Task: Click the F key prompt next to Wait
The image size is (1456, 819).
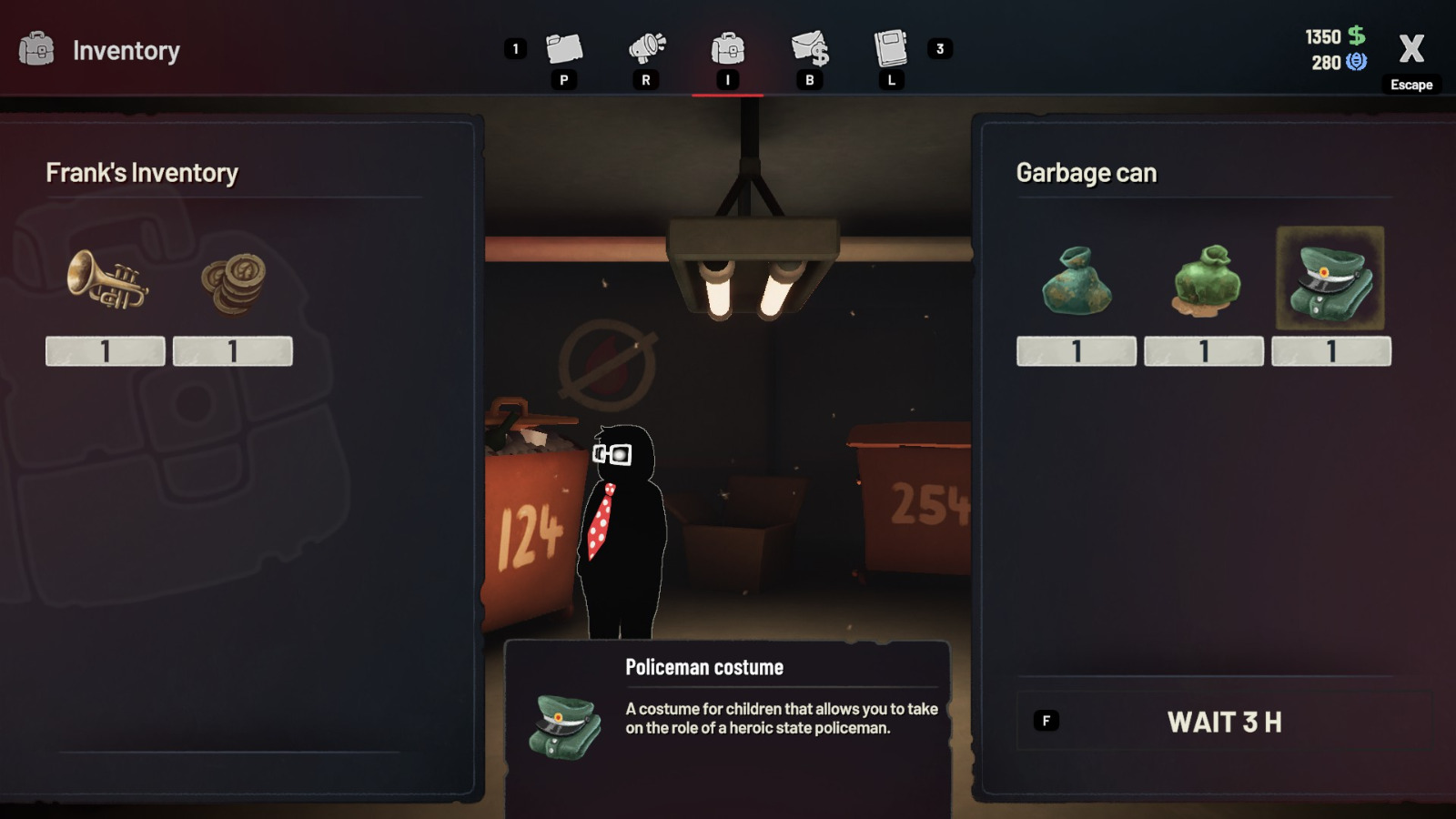Action: [x=1045, y=719]
